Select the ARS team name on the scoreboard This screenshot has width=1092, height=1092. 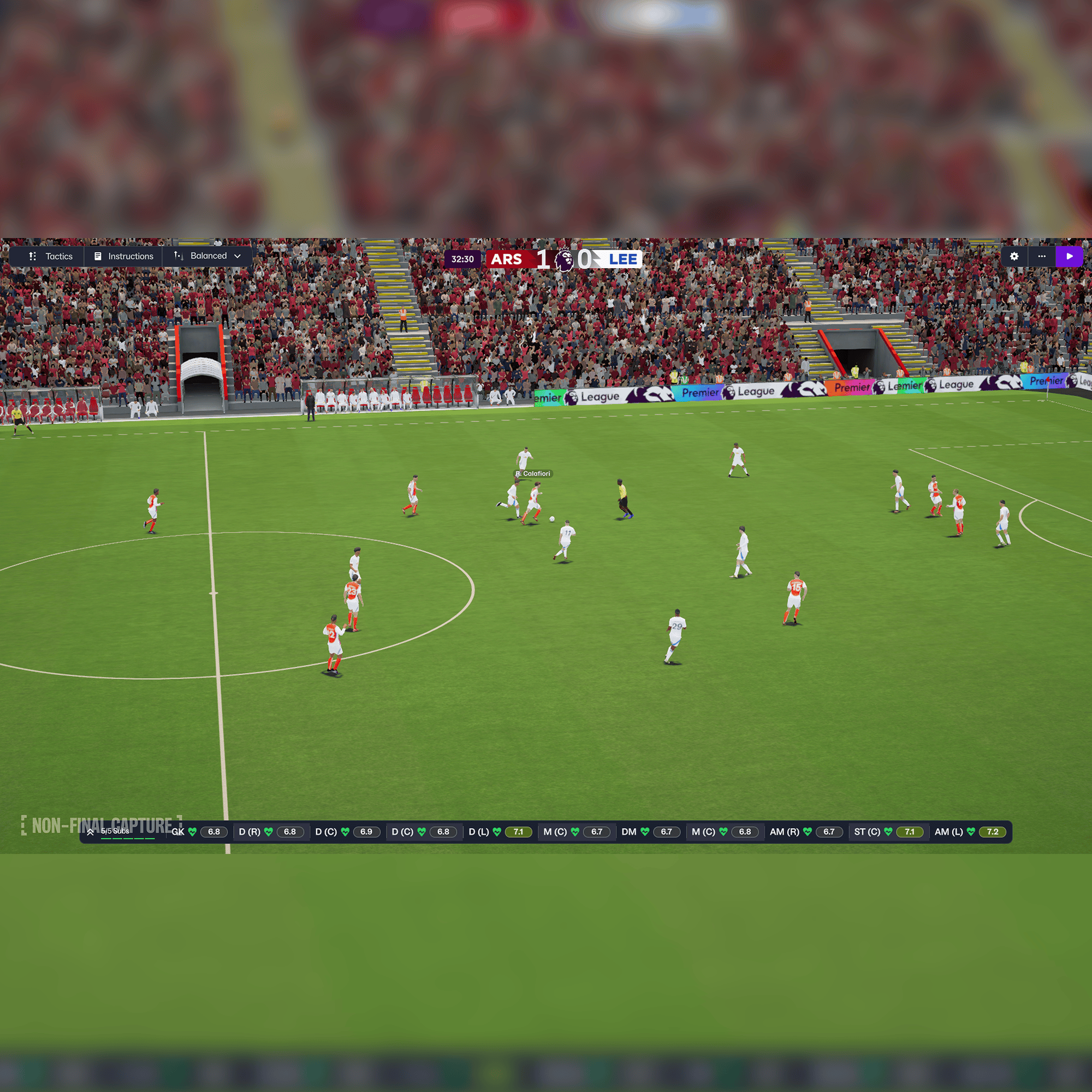click(508, 259)
